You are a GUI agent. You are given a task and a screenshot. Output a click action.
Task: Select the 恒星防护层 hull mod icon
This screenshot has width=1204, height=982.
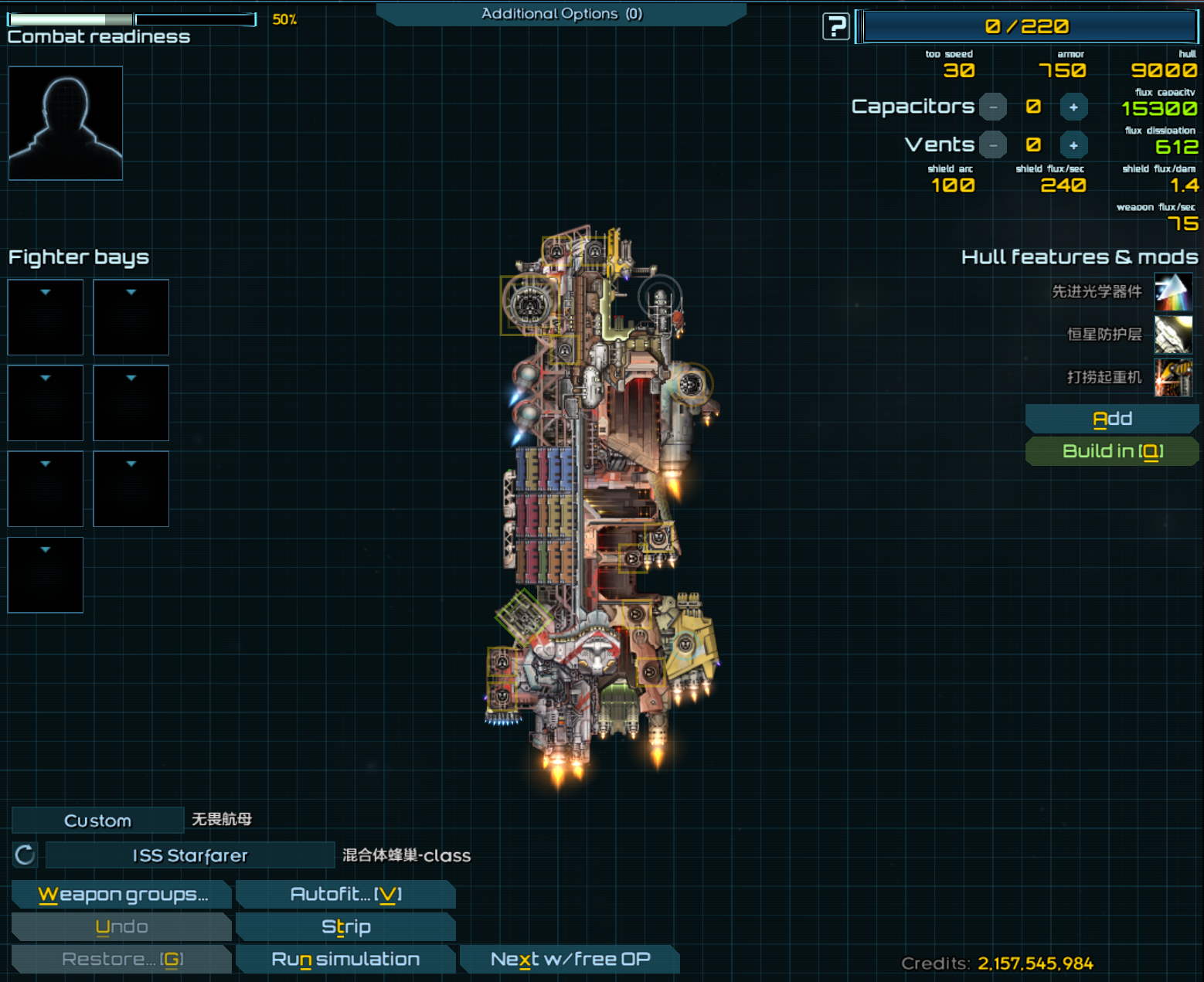click(x=1172, y=335)
